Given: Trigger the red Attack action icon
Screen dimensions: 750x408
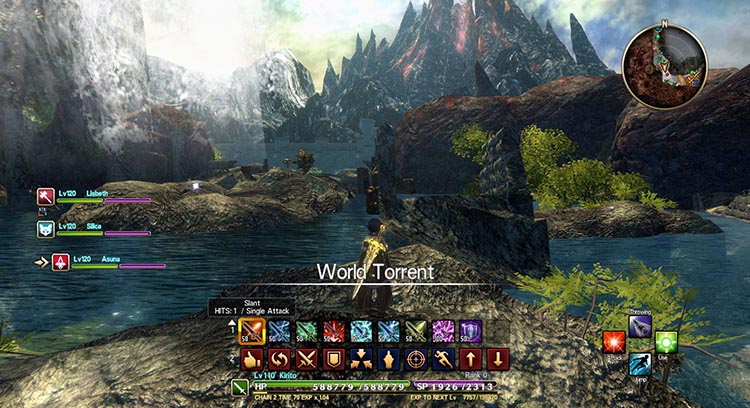Looking at the screenshot, I should tap(613, 343).
